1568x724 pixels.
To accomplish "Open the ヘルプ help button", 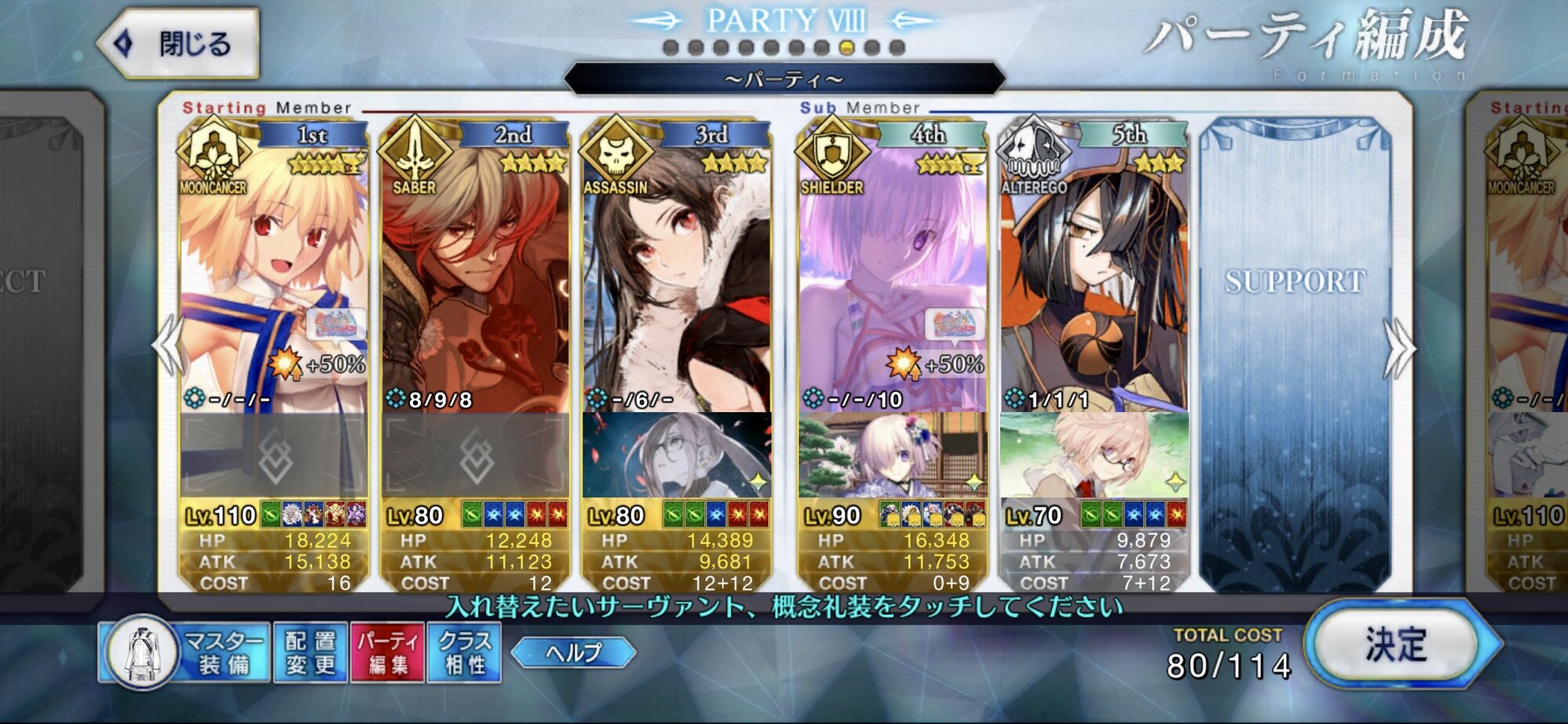I will tap(573, 652).
